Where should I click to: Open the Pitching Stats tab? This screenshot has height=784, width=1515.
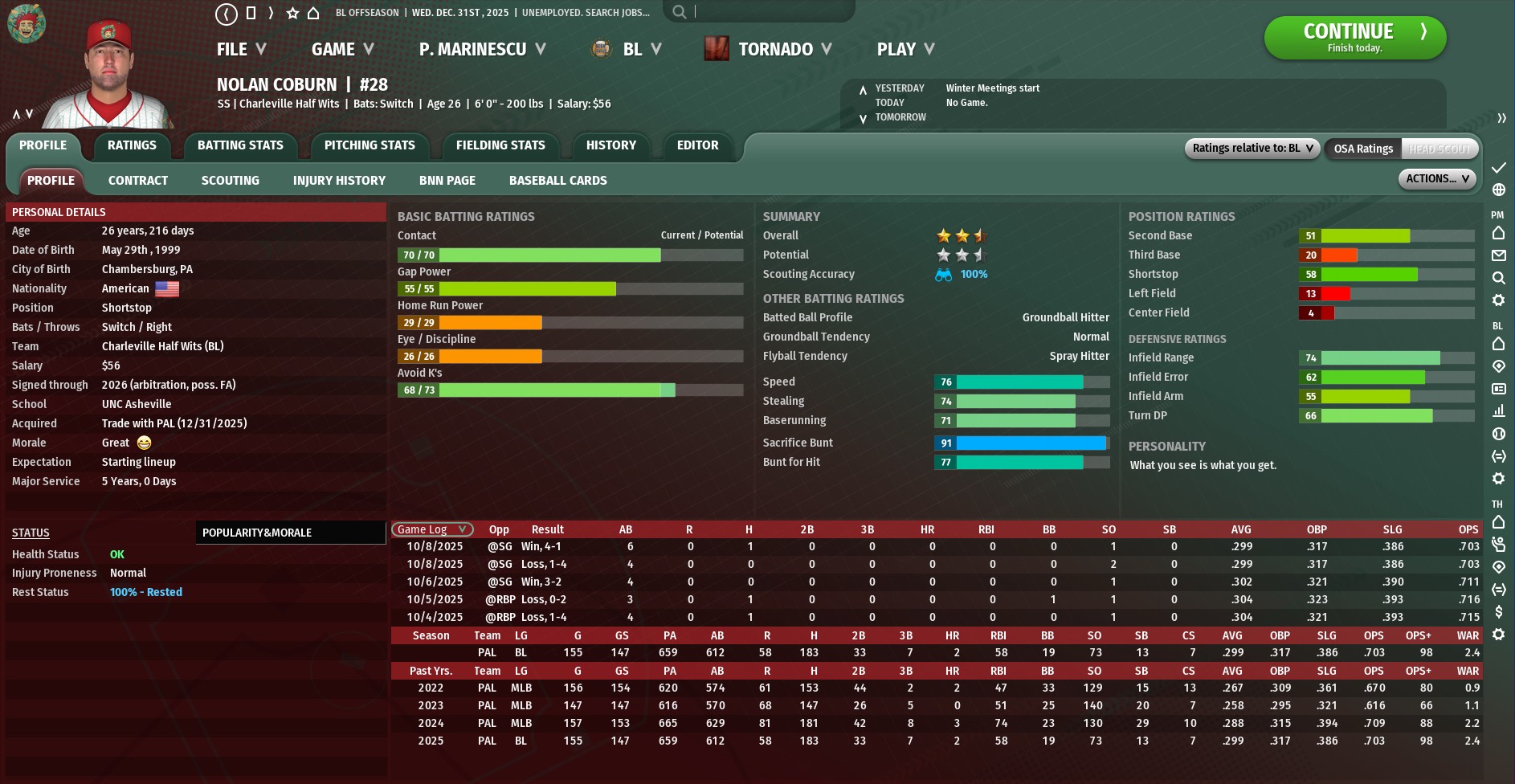point(370,145)
